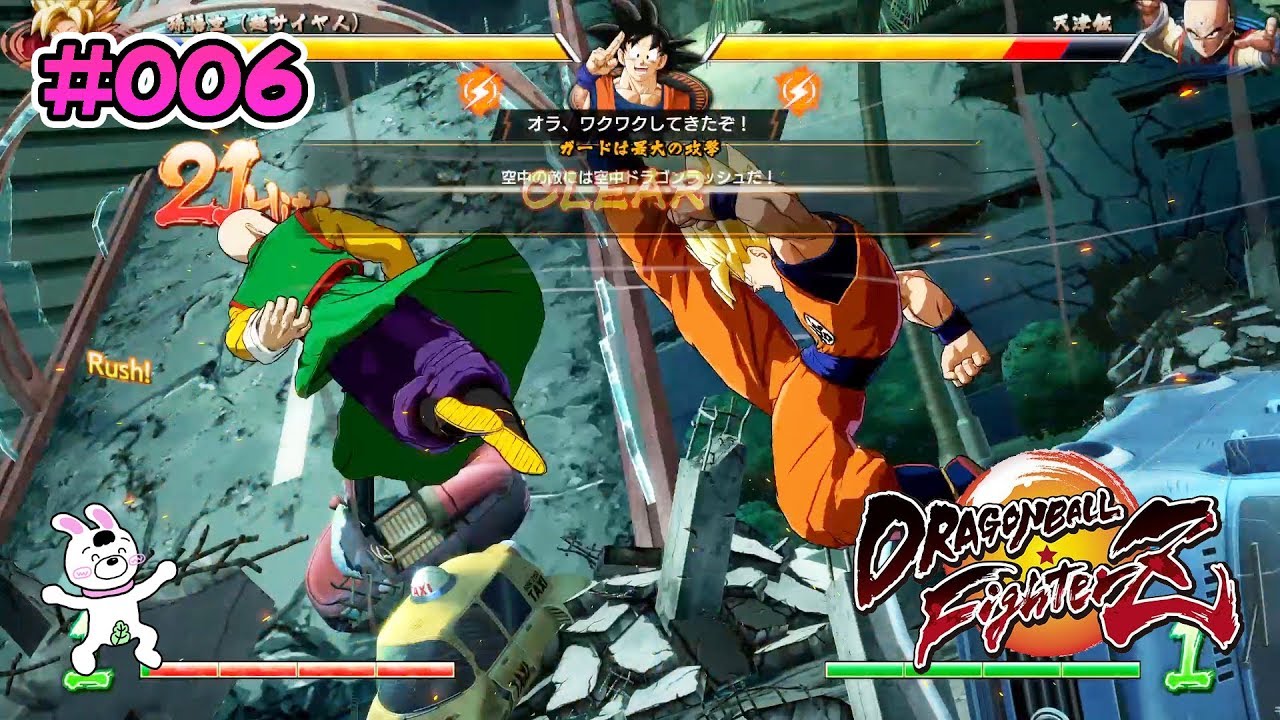Activate the right player's Sparking lightning icon
This screenshot has height=720, width=1280.
(x=799, y=88)
